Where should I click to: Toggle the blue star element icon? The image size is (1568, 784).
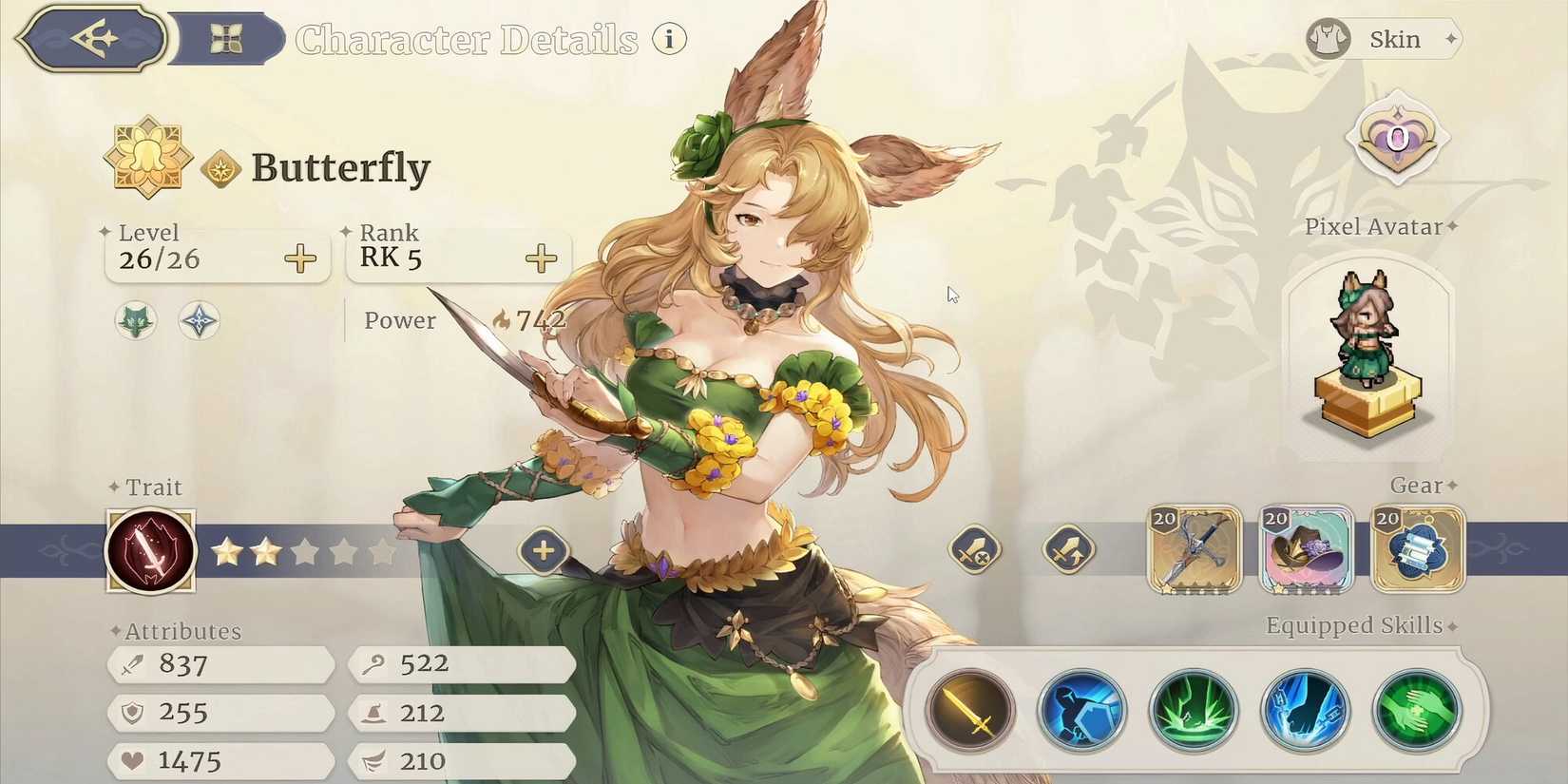point(199,321)
